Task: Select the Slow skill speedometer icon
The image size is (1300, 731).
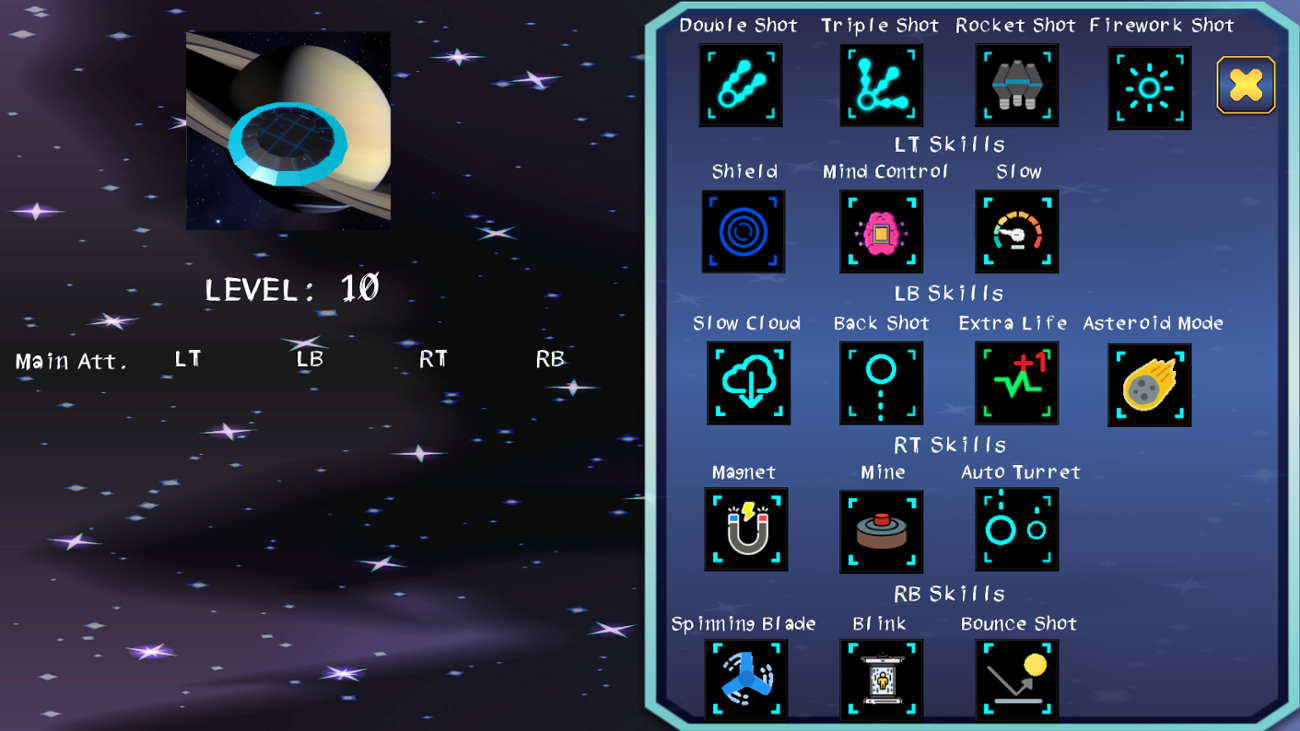Action: (x=1016, y=231)
